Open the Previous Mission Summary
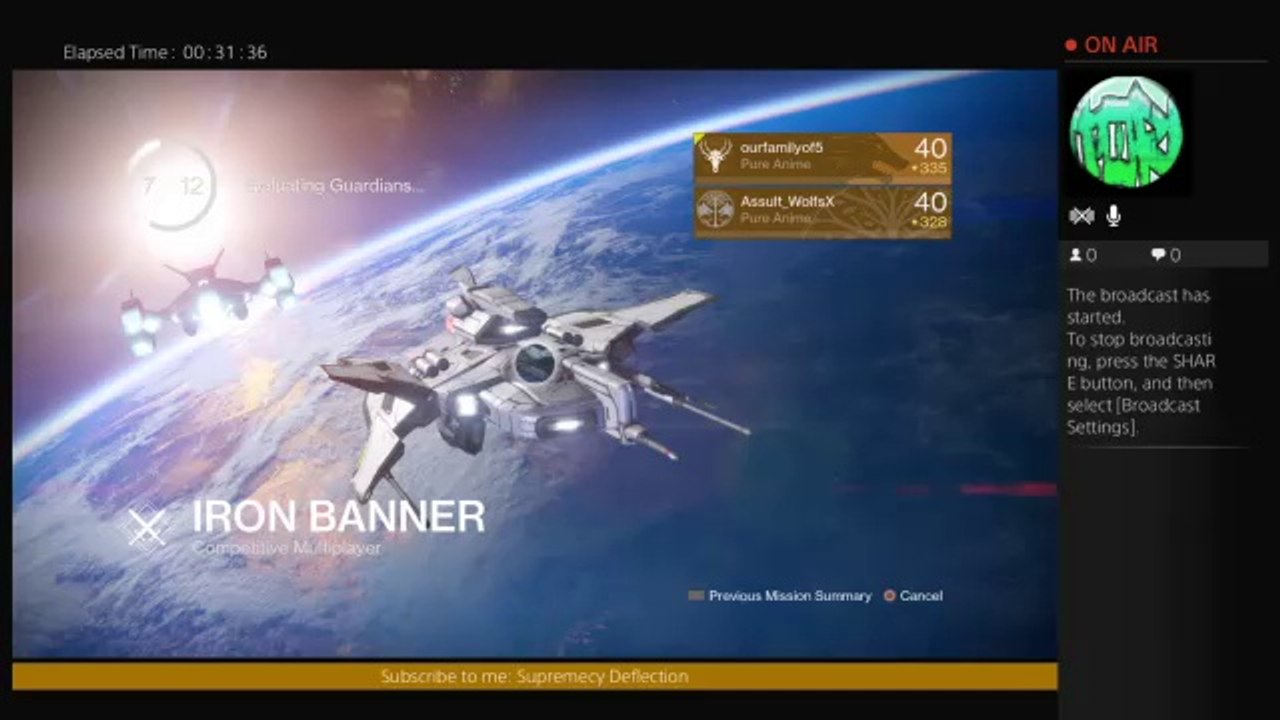 point(780,596)
